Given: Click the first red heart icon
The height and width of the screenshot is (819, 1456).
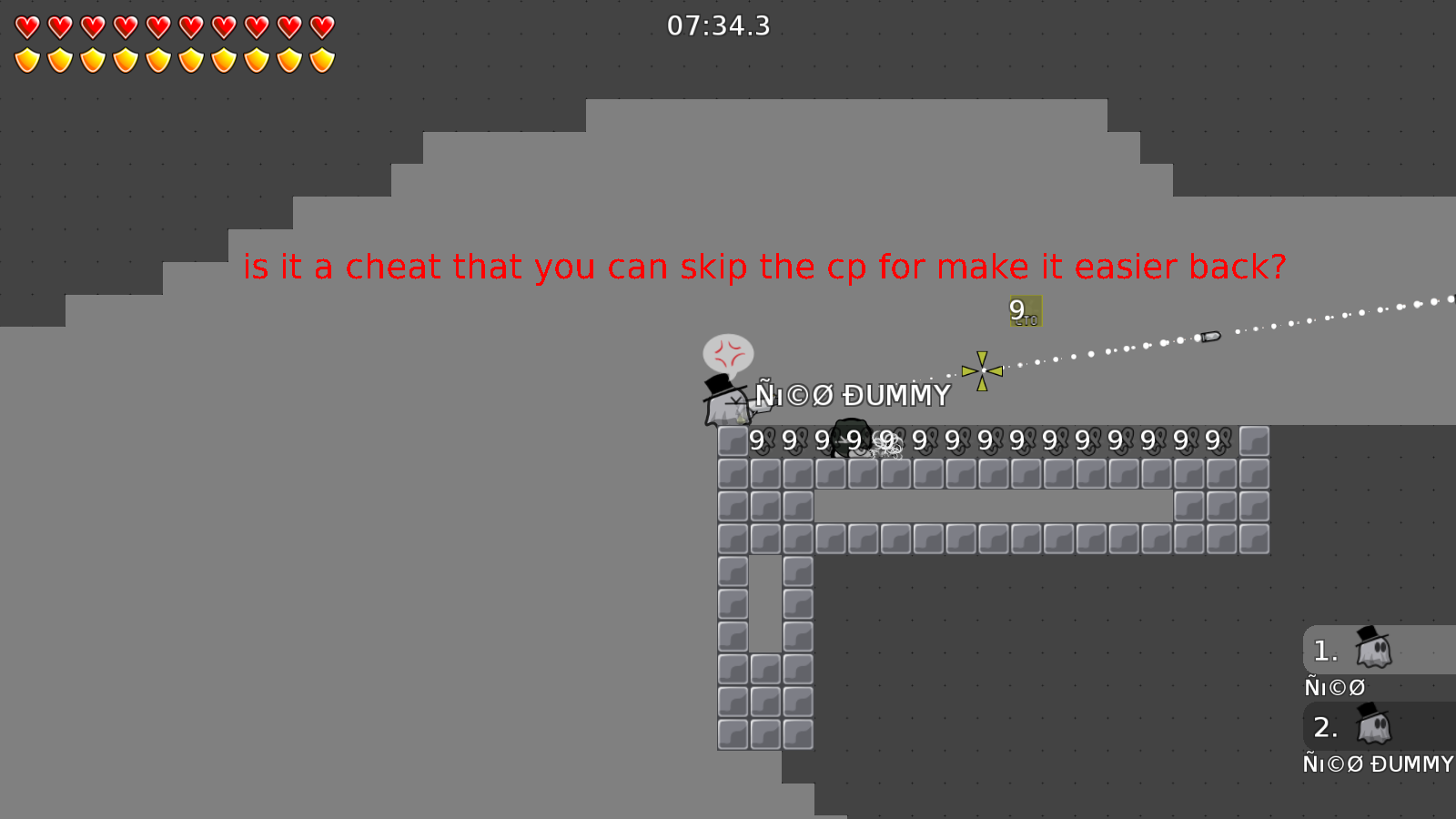Looking at the screenshot, I should click(x=26, y=27).
